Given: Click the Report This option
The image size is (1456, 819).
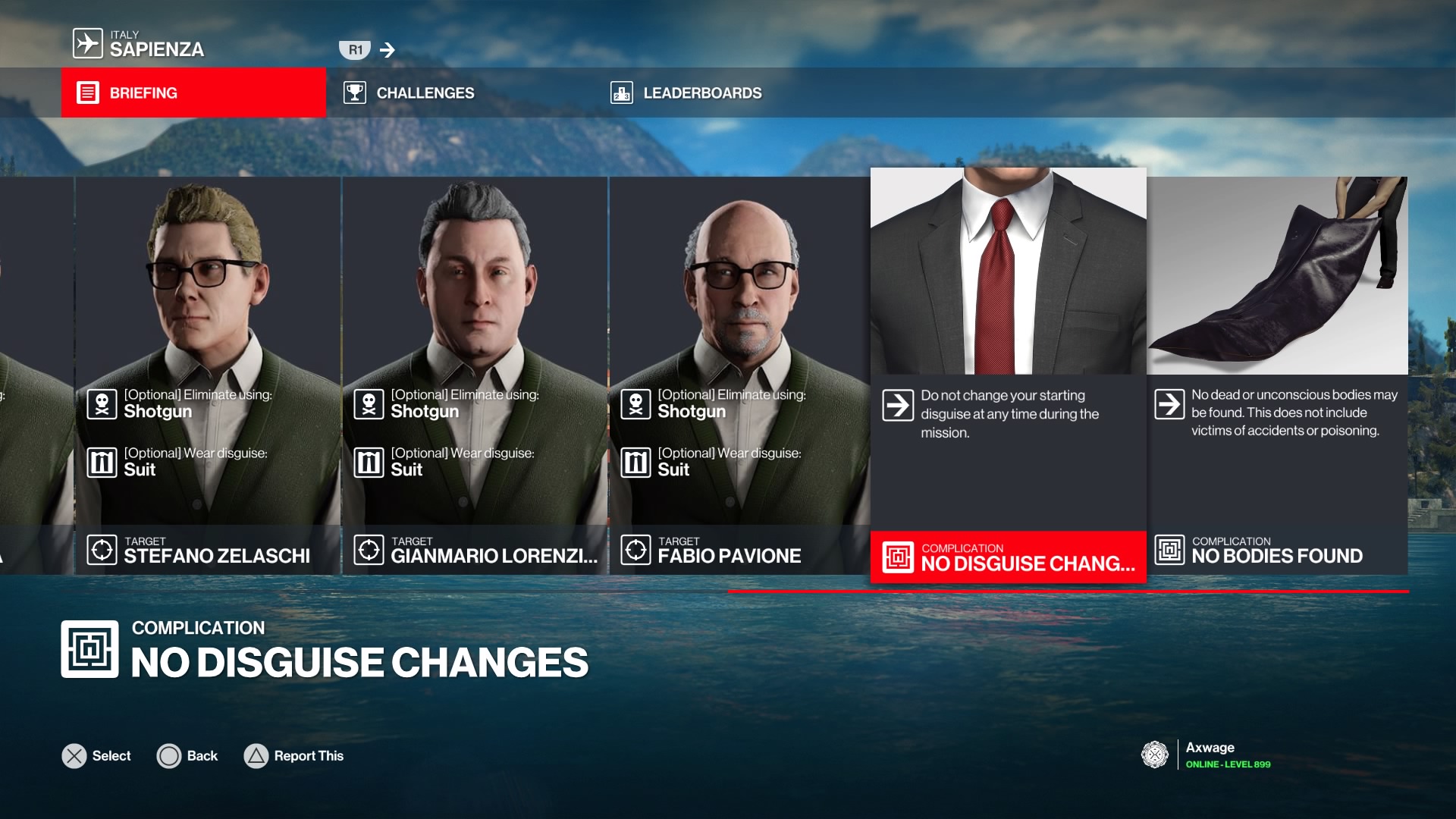Looking at the screenshot, I should point(294,756).
